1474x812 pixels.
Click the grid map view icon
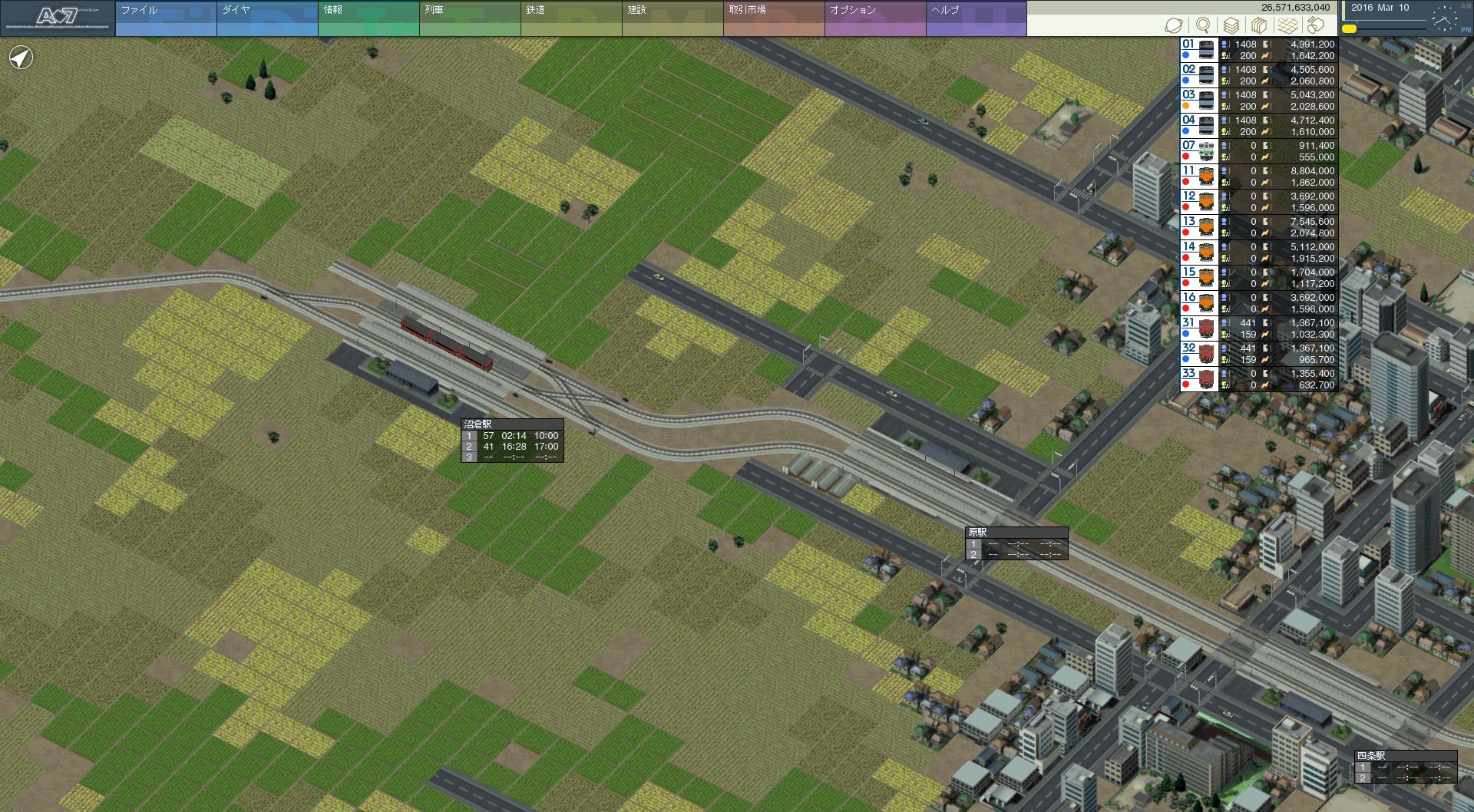click(1288, 25)
